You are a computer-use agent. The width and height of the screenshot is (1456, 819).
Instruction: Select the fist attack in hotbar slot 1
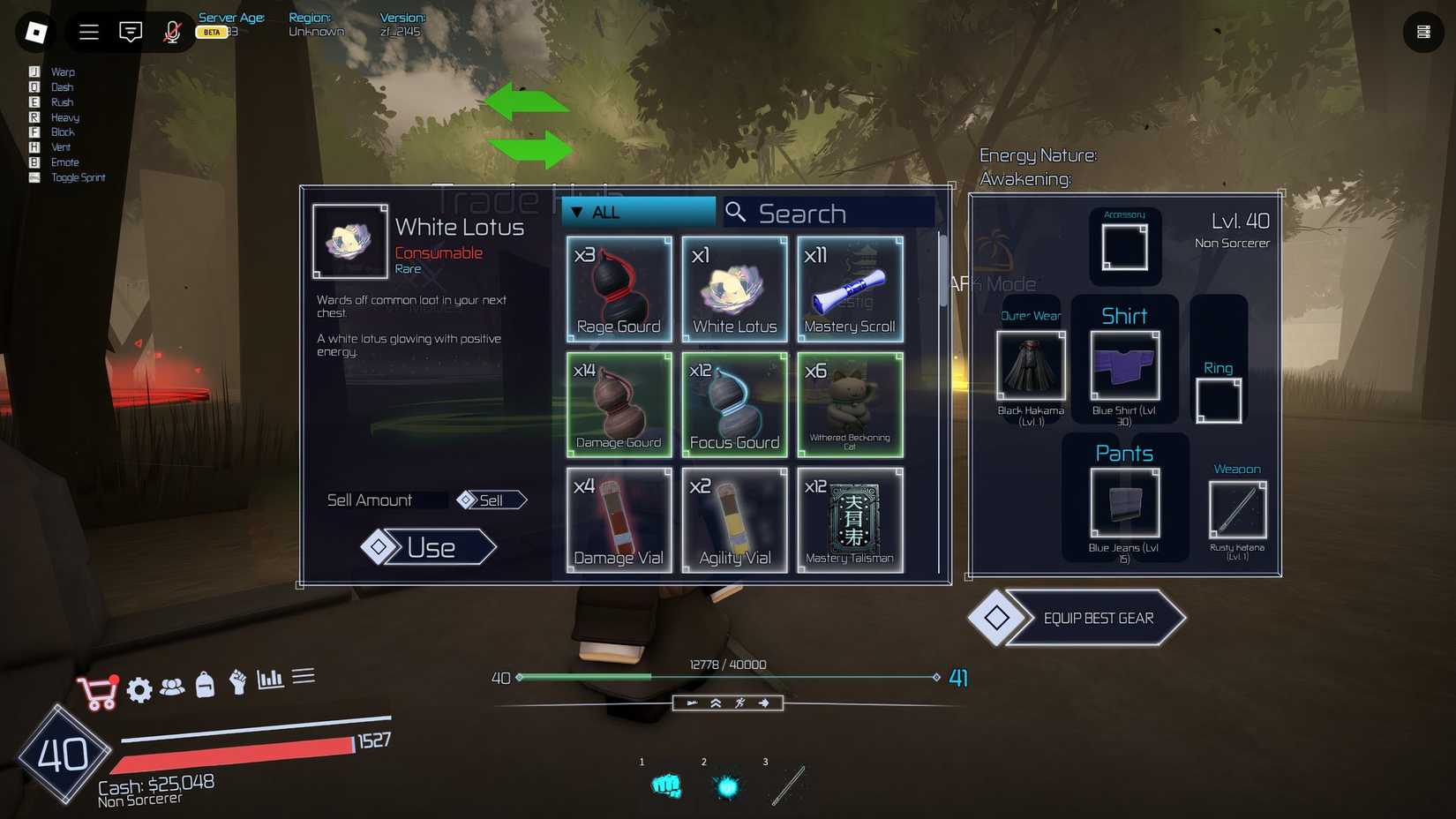coord(667,785)
